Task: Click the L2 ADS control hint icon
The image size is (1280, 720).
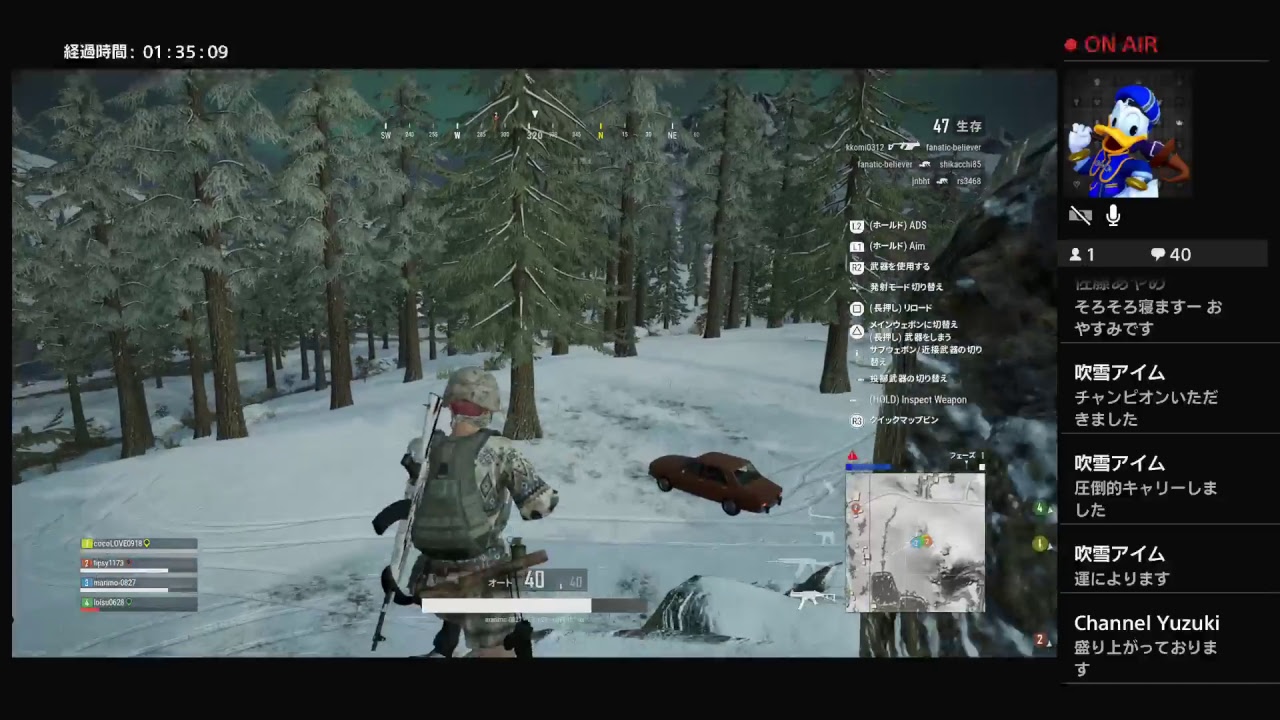Action: pos(857,225)
